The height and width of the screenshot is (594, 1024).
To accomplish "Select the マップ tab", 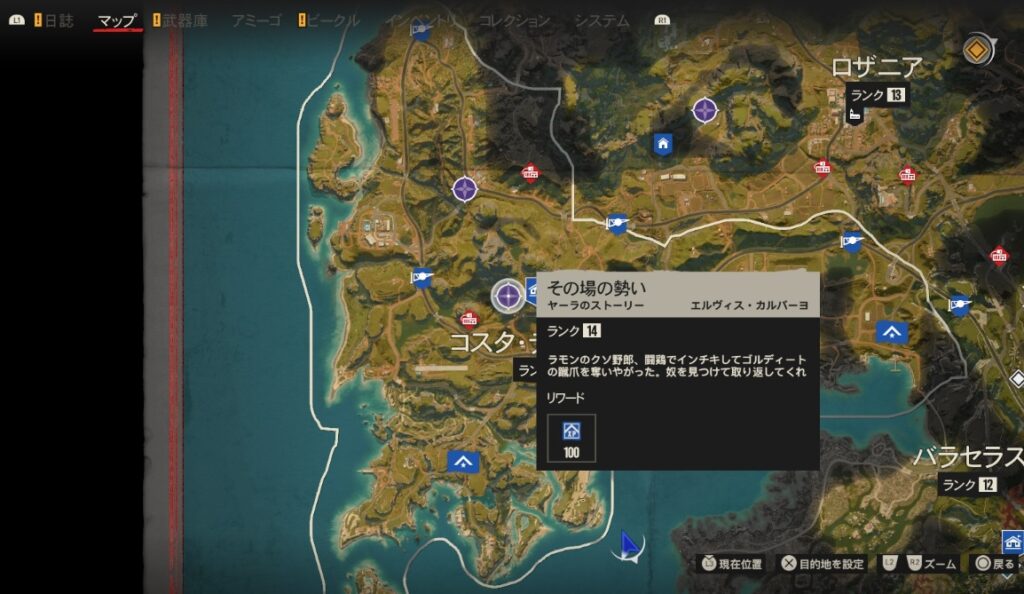I will 117,20.
